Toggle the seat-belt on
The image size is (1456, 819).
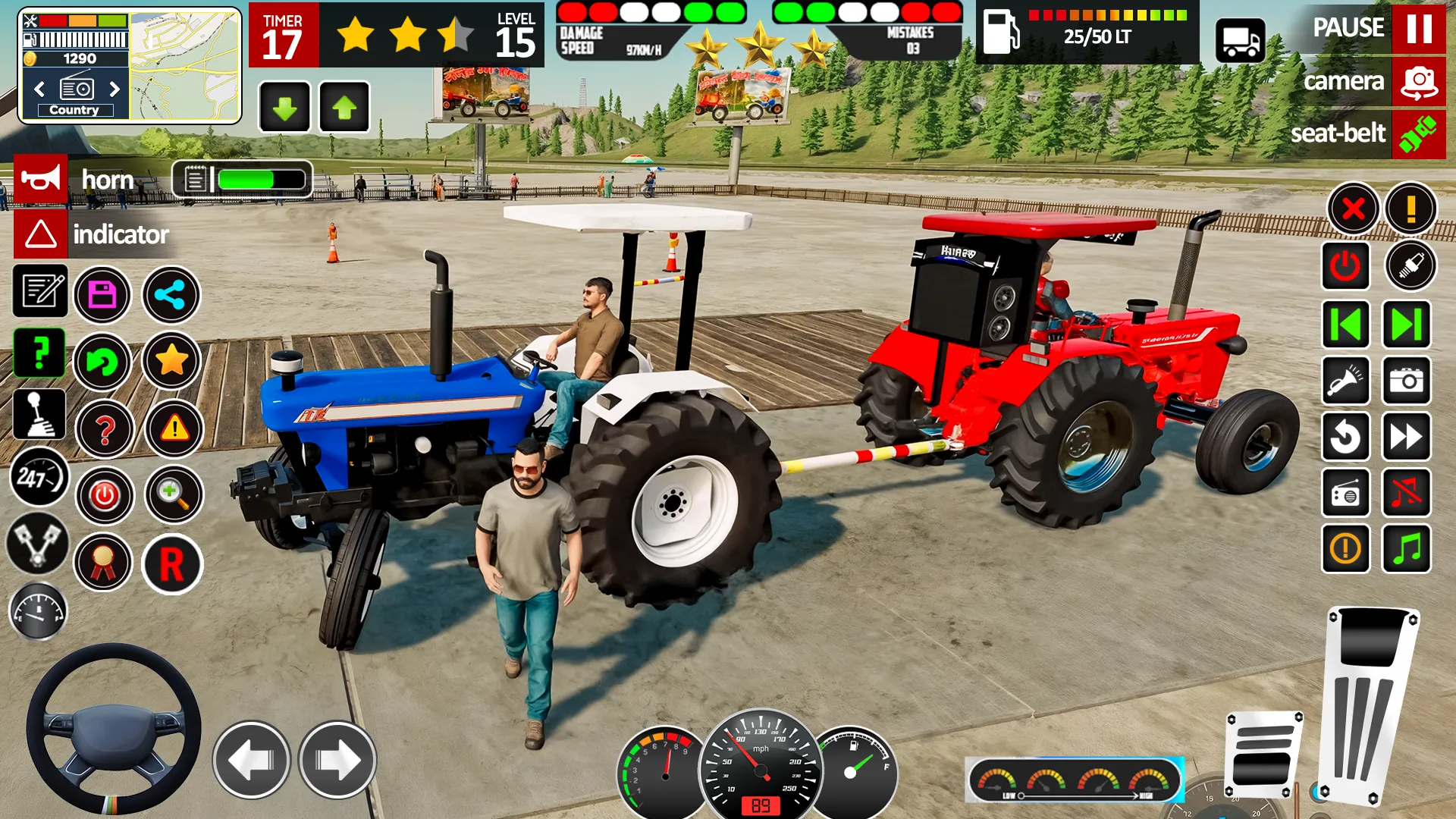(x=1420, y=134)
